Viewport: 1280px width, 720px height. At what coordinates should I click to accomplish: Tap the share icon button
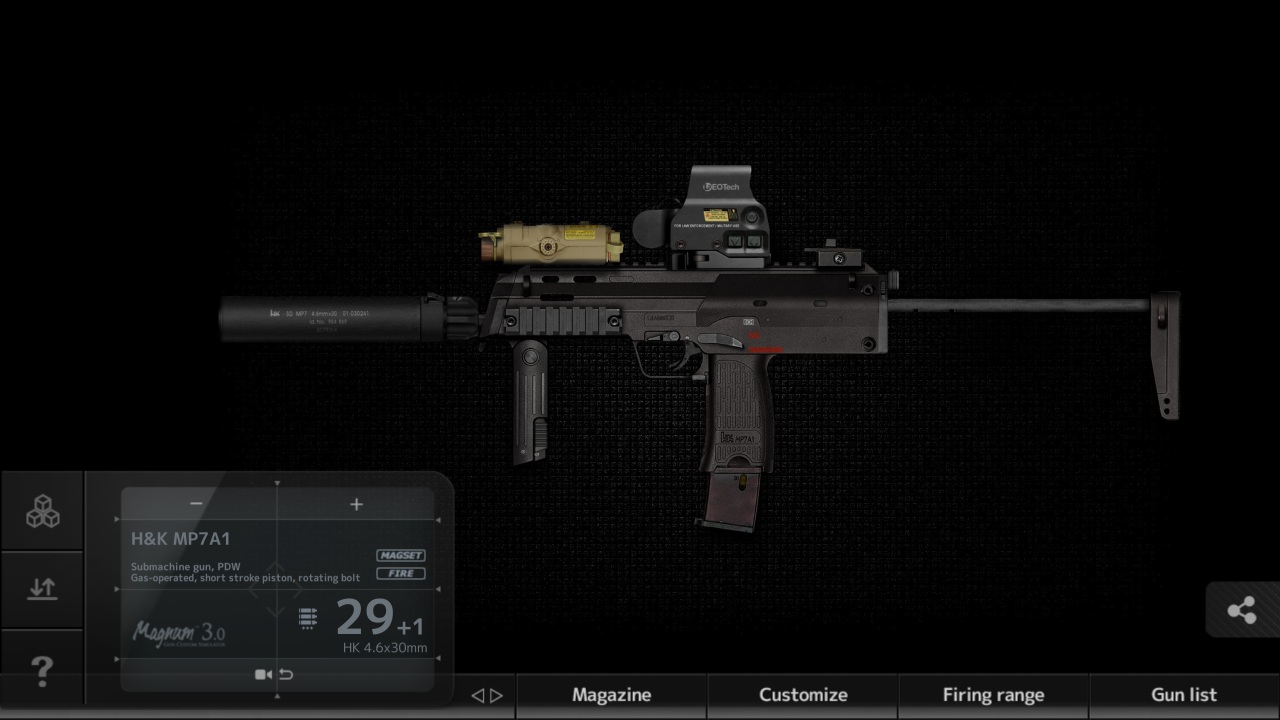(x=1242, y=610)
